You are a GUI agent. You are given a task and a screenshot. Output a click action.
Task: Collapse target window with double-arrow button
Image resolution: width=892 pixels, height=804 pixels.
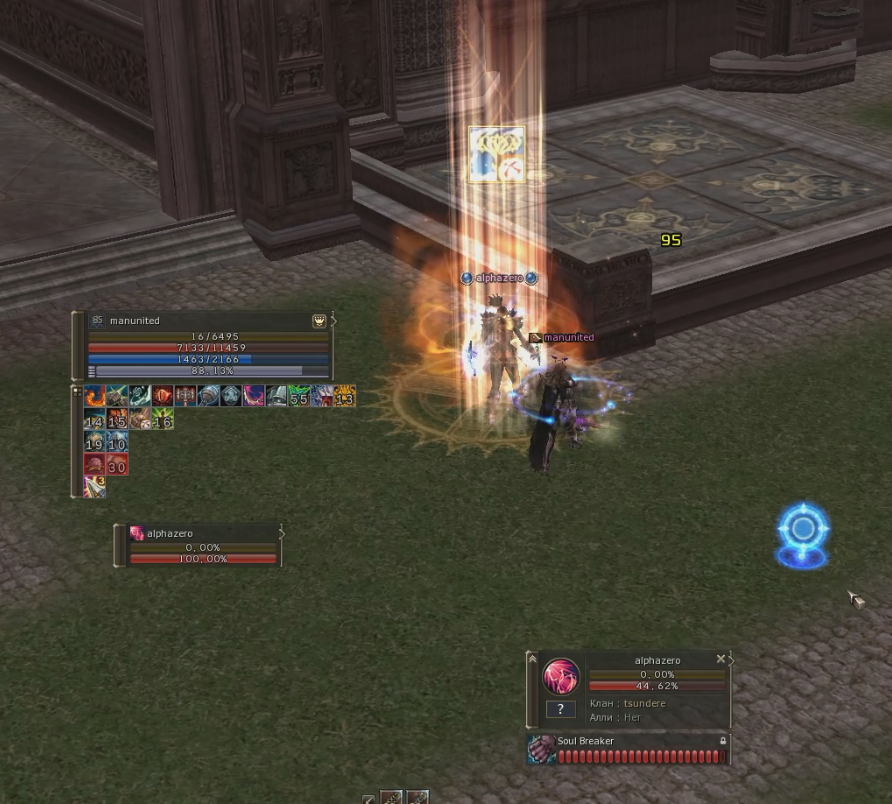click(x=533, y=659)
